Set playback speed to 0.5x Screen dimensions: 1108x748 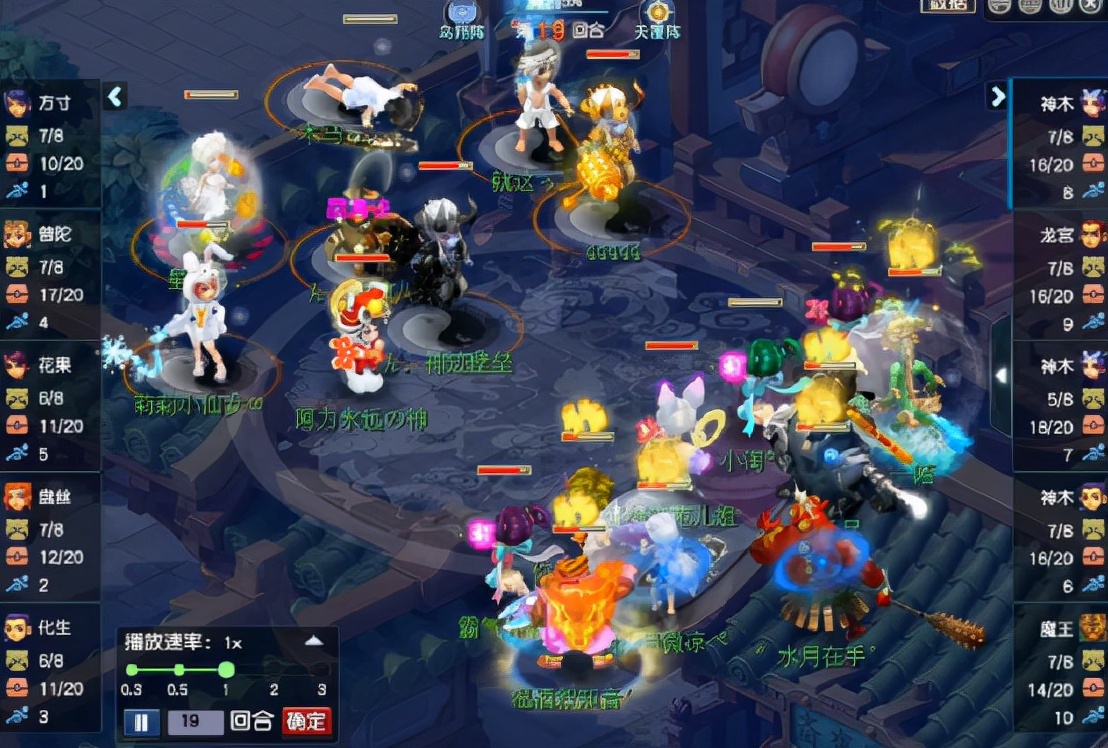click(178, 670)
